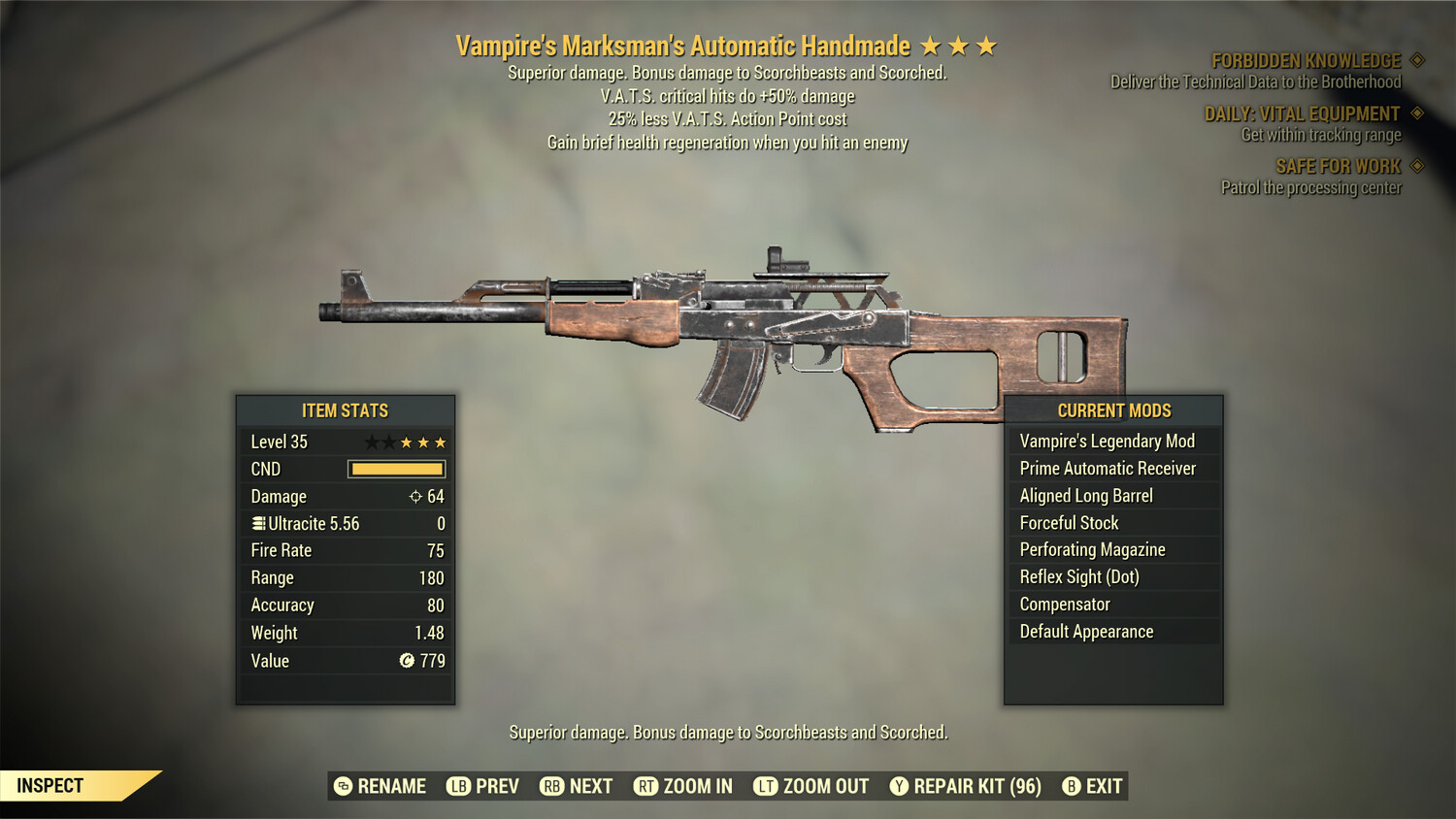The height and width of the screenshot is (819, 1456).
Task: Select the Daily: Vital Equipment quest
Action: coord(1302,115)
